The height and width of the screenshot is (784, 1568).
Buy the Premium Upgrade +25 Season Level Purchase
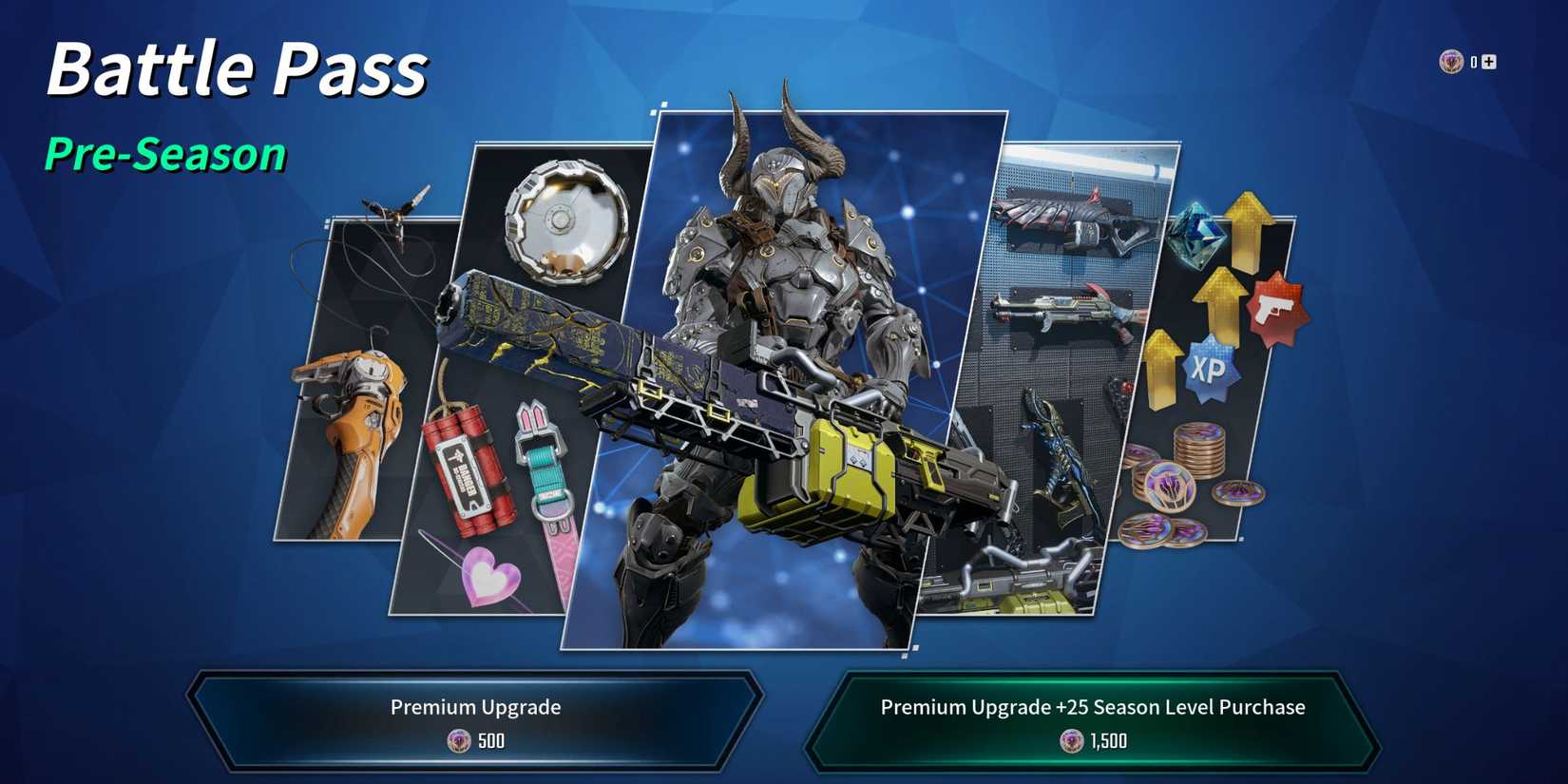pyautogui.click(x=1093, y=719)
